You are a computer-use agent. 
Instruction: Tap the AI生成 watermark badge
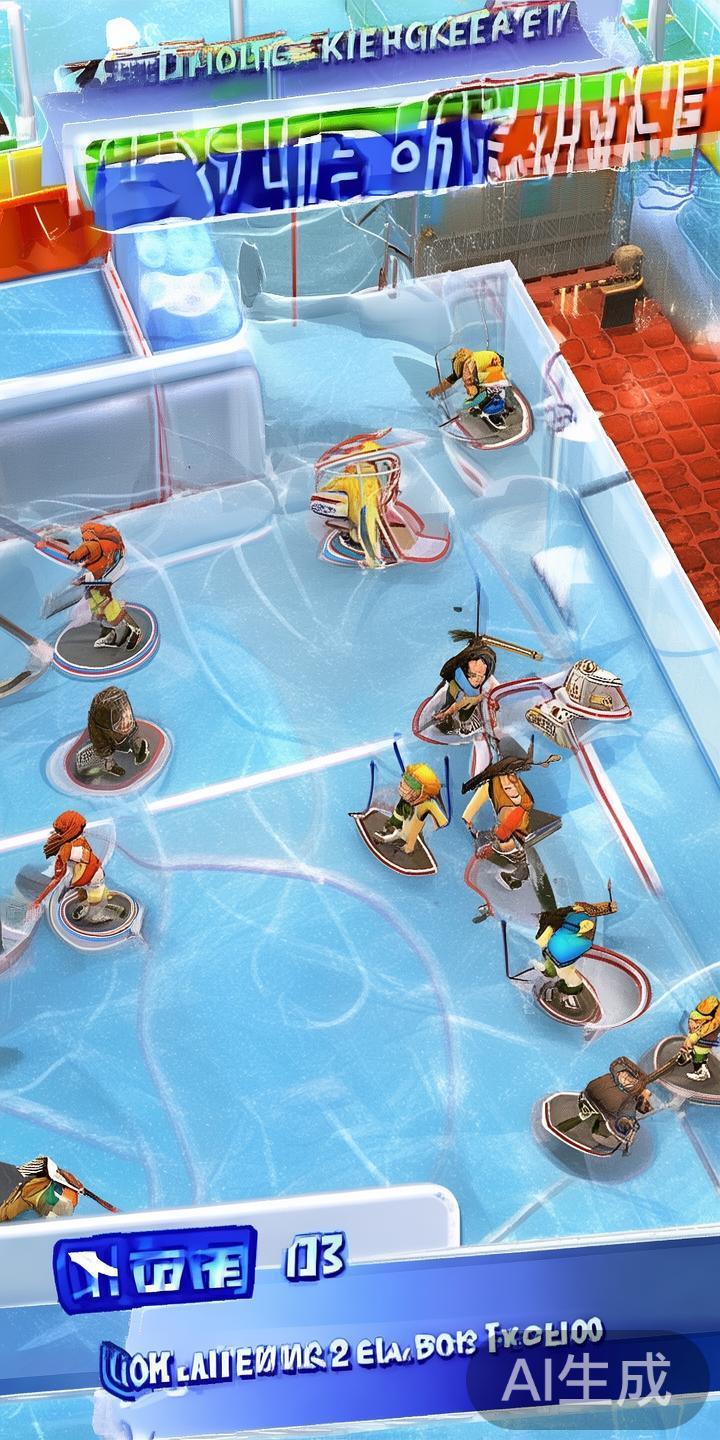click(x=587, y=1381)
